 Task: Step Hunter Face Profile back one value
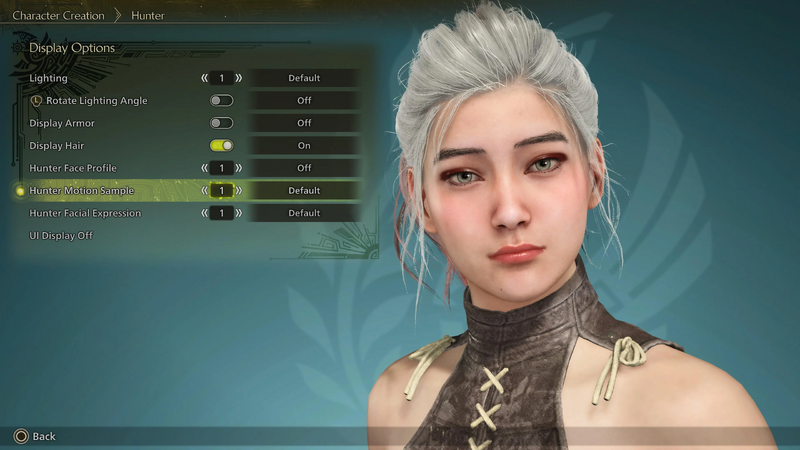[205, 168]
